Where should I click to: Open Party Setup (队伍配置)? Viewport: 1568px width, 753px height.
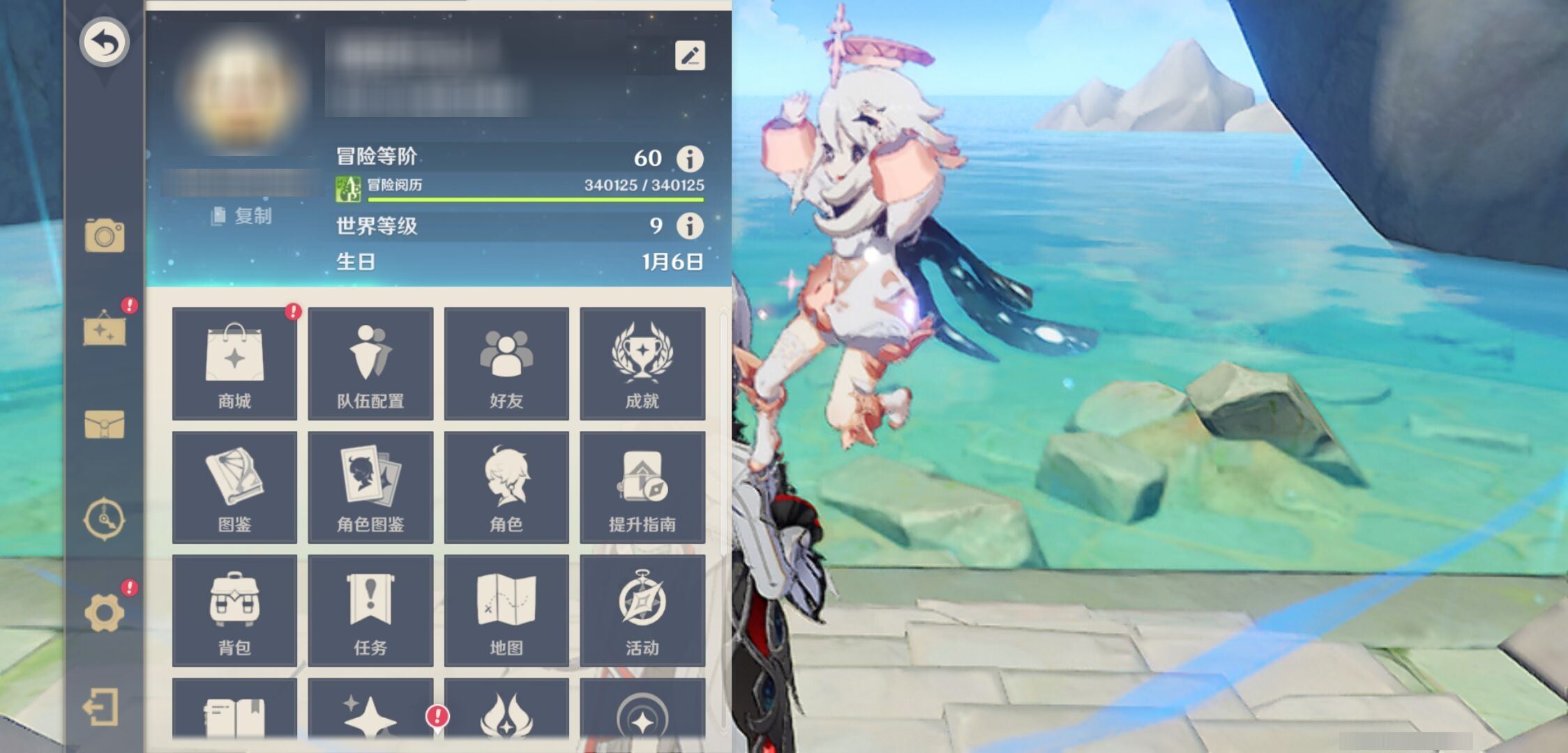click(370, 363)
